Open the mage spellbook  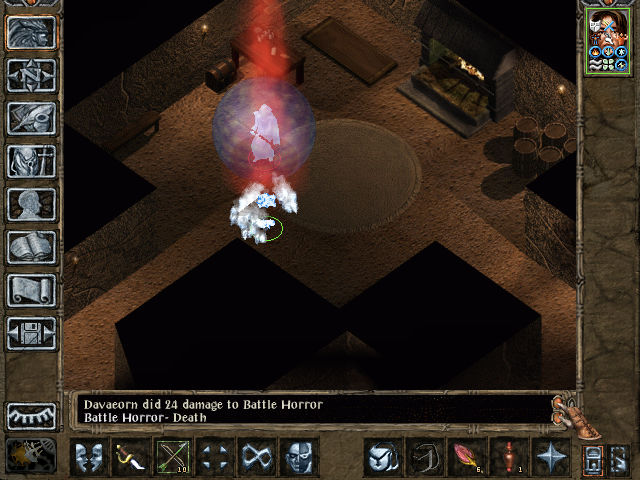31,247
